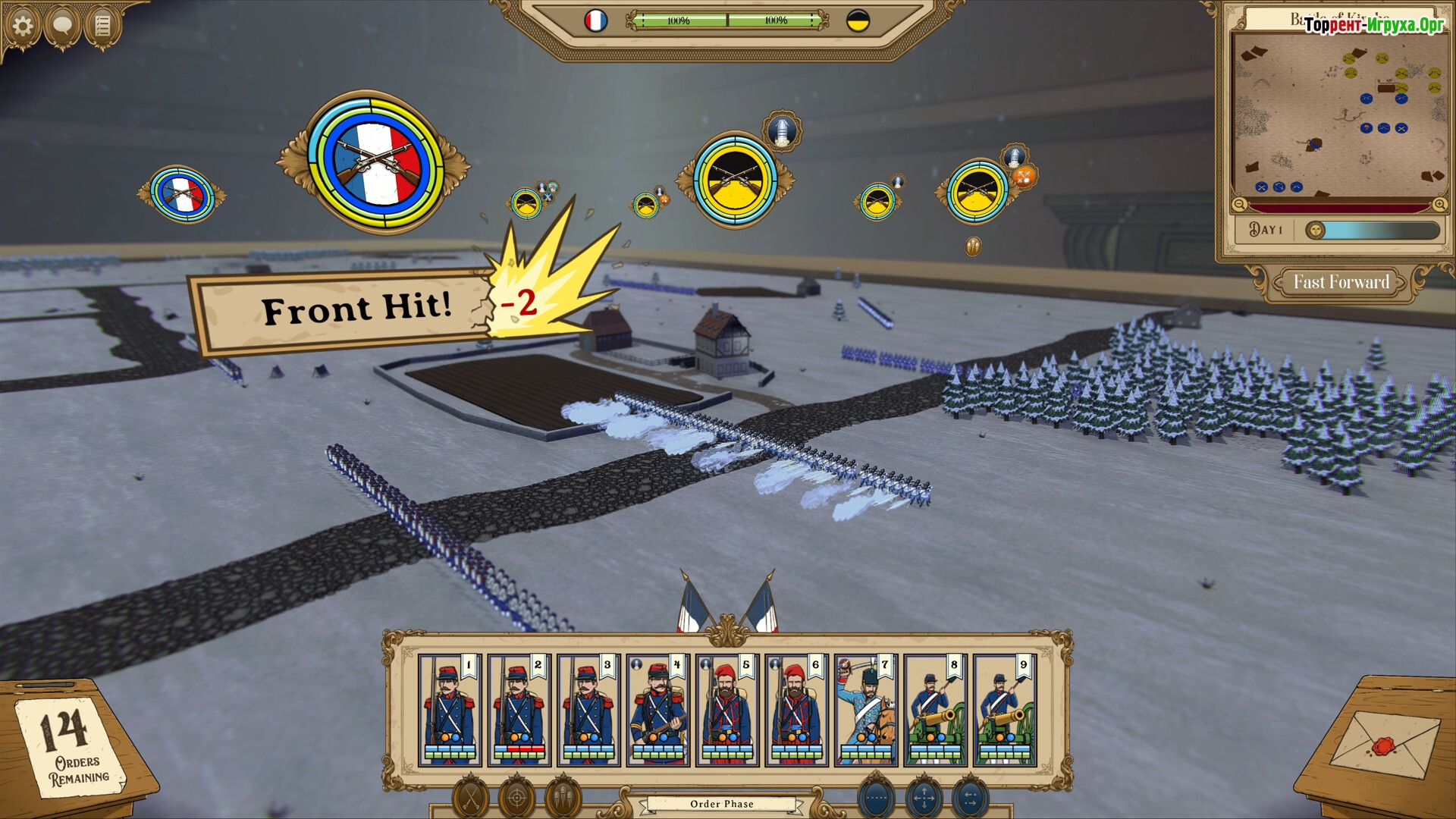Select cavalry hussar card number 7

point(866,710)
